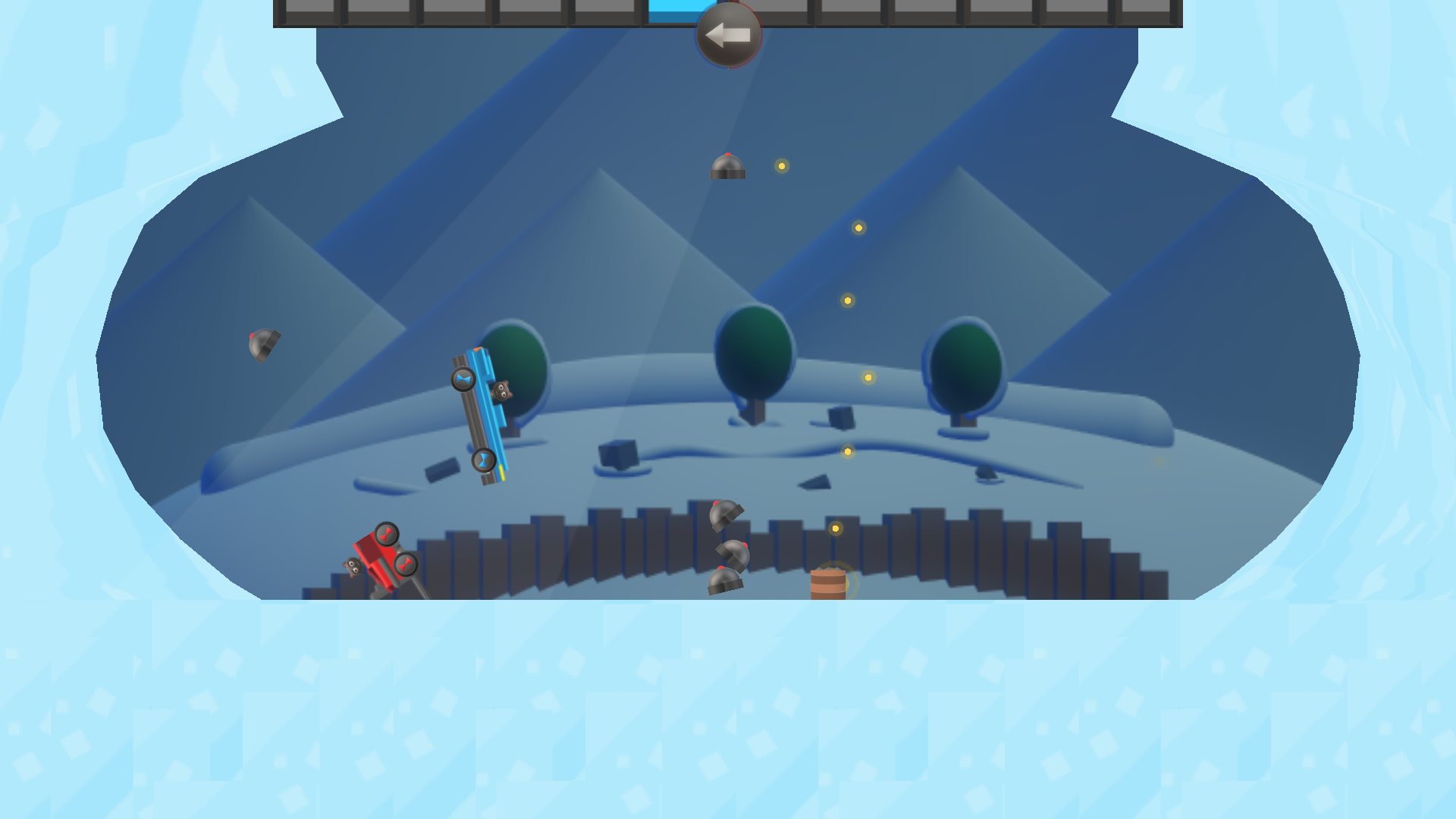Click the mine drifting on the left side
The height and width of the screenshot is (819, 1456).
[263, 345]
